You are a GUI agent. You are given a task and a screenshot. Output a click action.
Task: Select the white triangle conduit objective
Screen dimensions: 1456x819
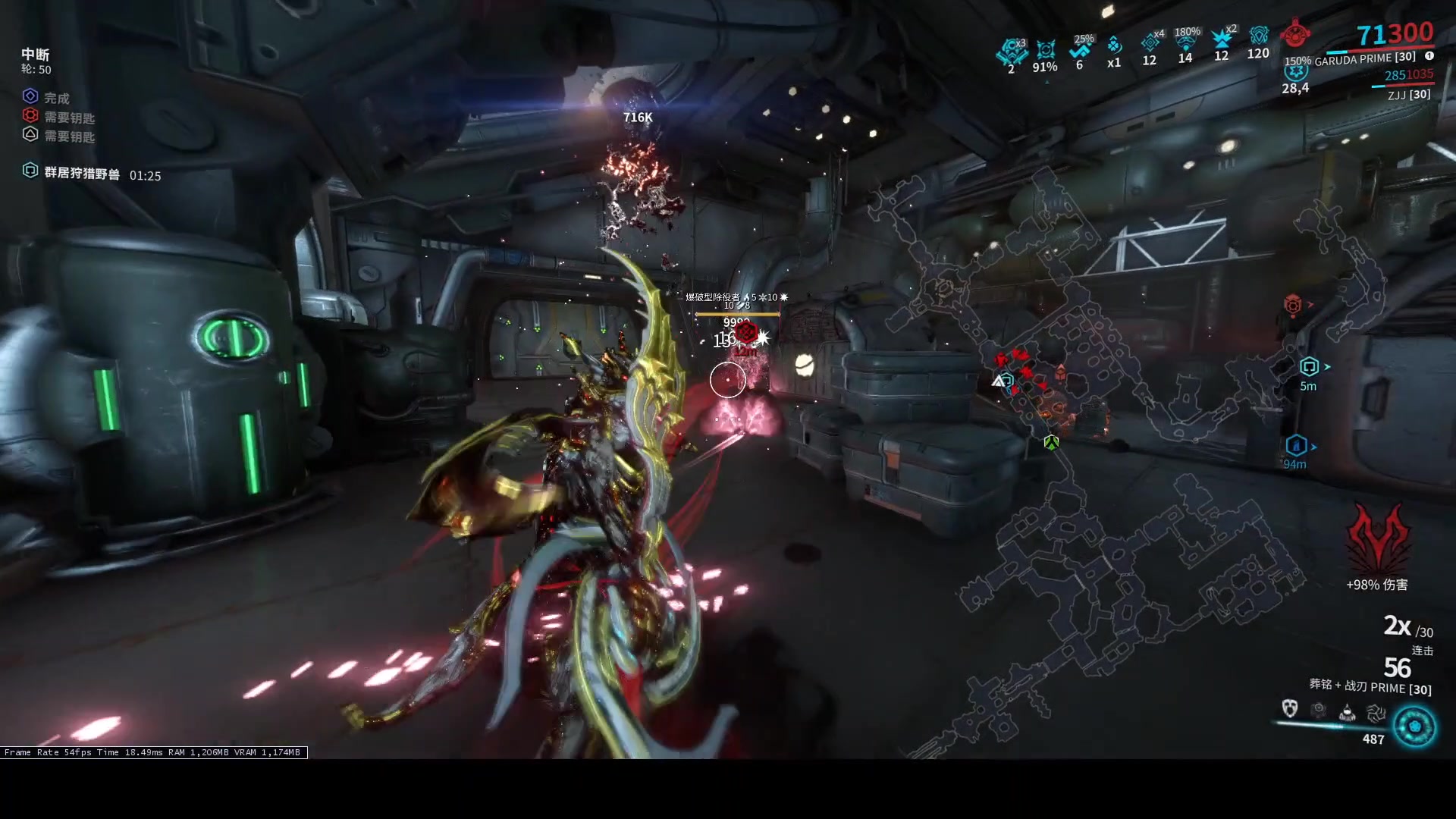[x=30, y=134]
